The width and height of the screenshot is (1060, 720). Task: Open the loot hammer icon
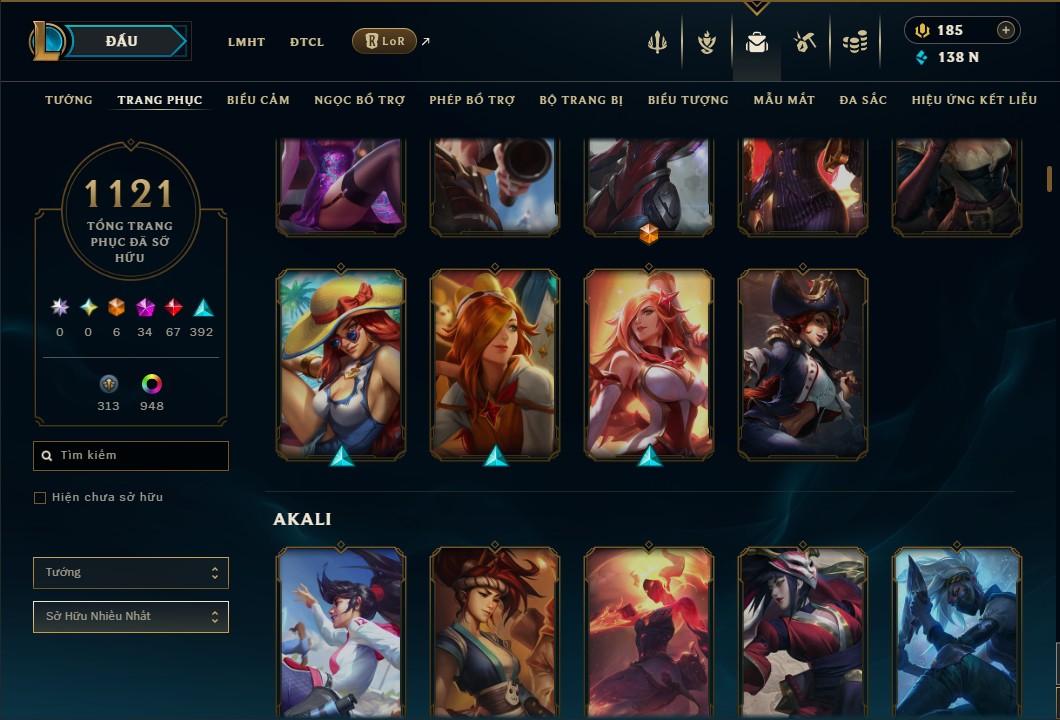click(805, 42)
